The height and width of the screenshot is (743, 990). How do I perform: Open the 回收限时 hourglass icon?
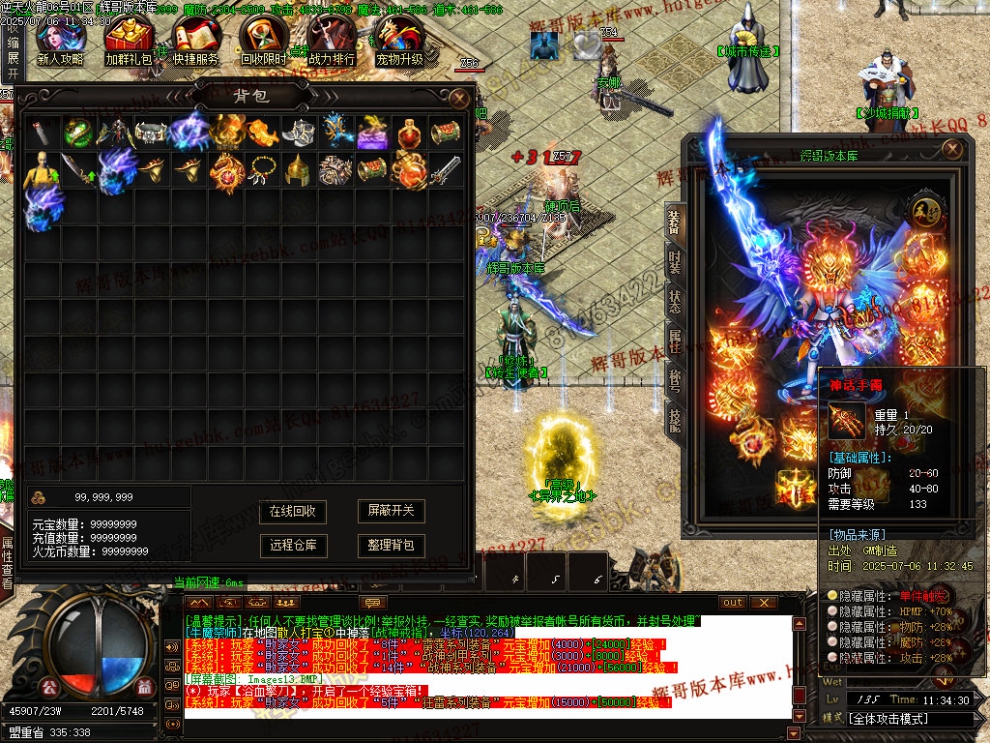(x=263, y=40)
